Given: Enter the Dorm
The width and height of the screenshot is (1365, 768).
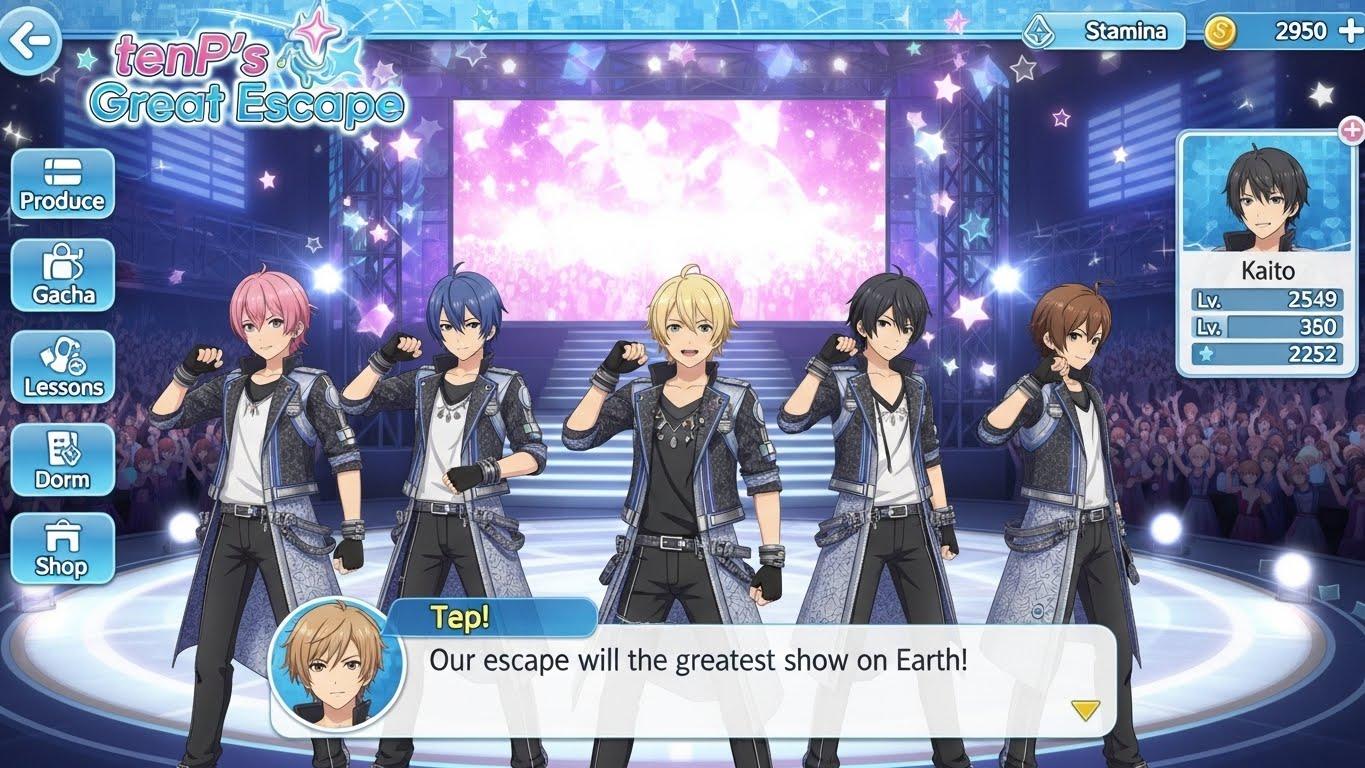Looking at the screenshot, I should [63, 459].
